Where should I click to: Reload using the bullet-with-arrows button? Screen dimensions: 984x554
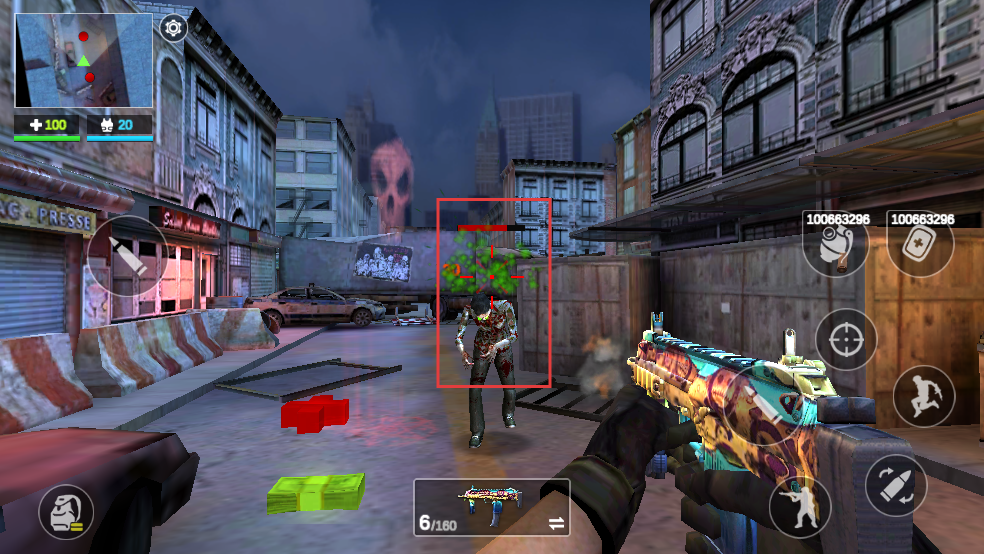pyautogui.click(x=895, y=485)
